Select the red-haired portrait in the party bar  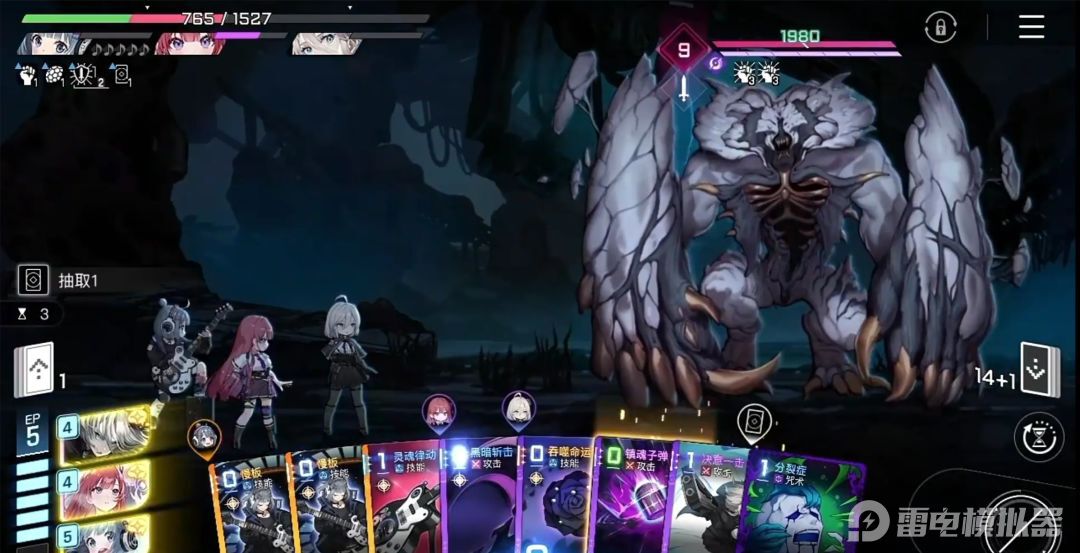(188, 44)
